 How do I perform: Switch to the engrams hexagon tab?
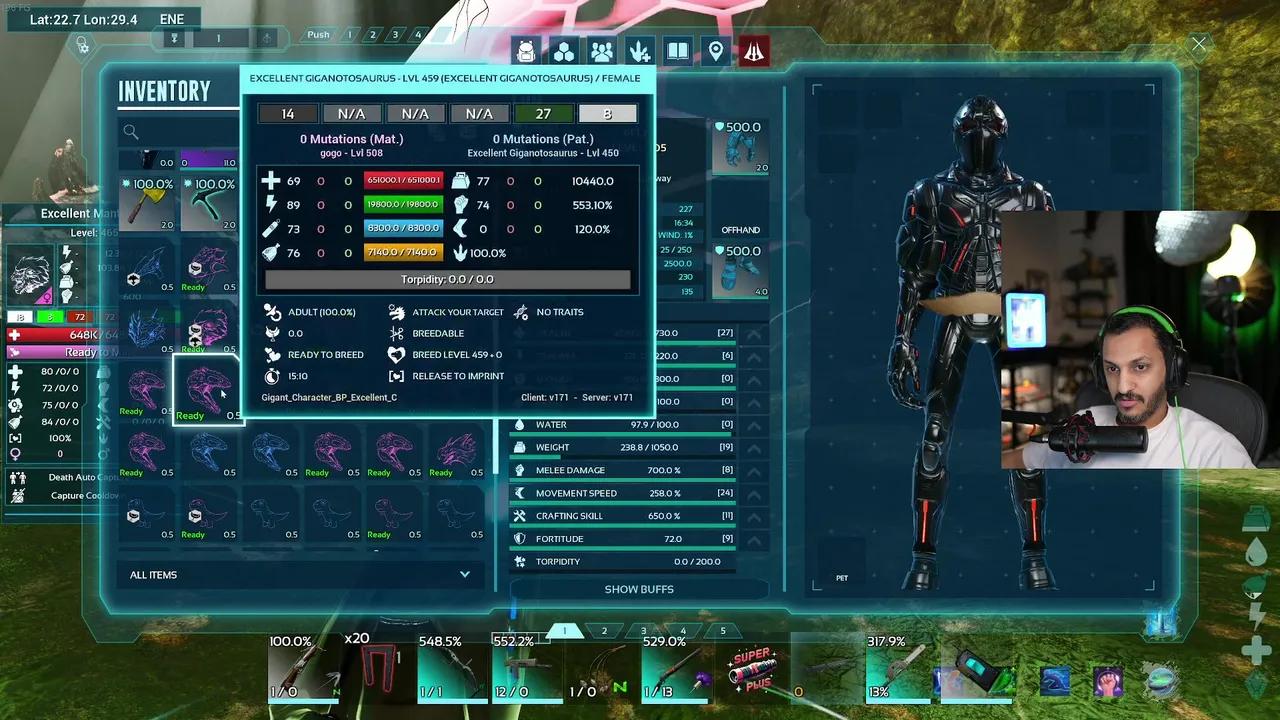point(564,51)
